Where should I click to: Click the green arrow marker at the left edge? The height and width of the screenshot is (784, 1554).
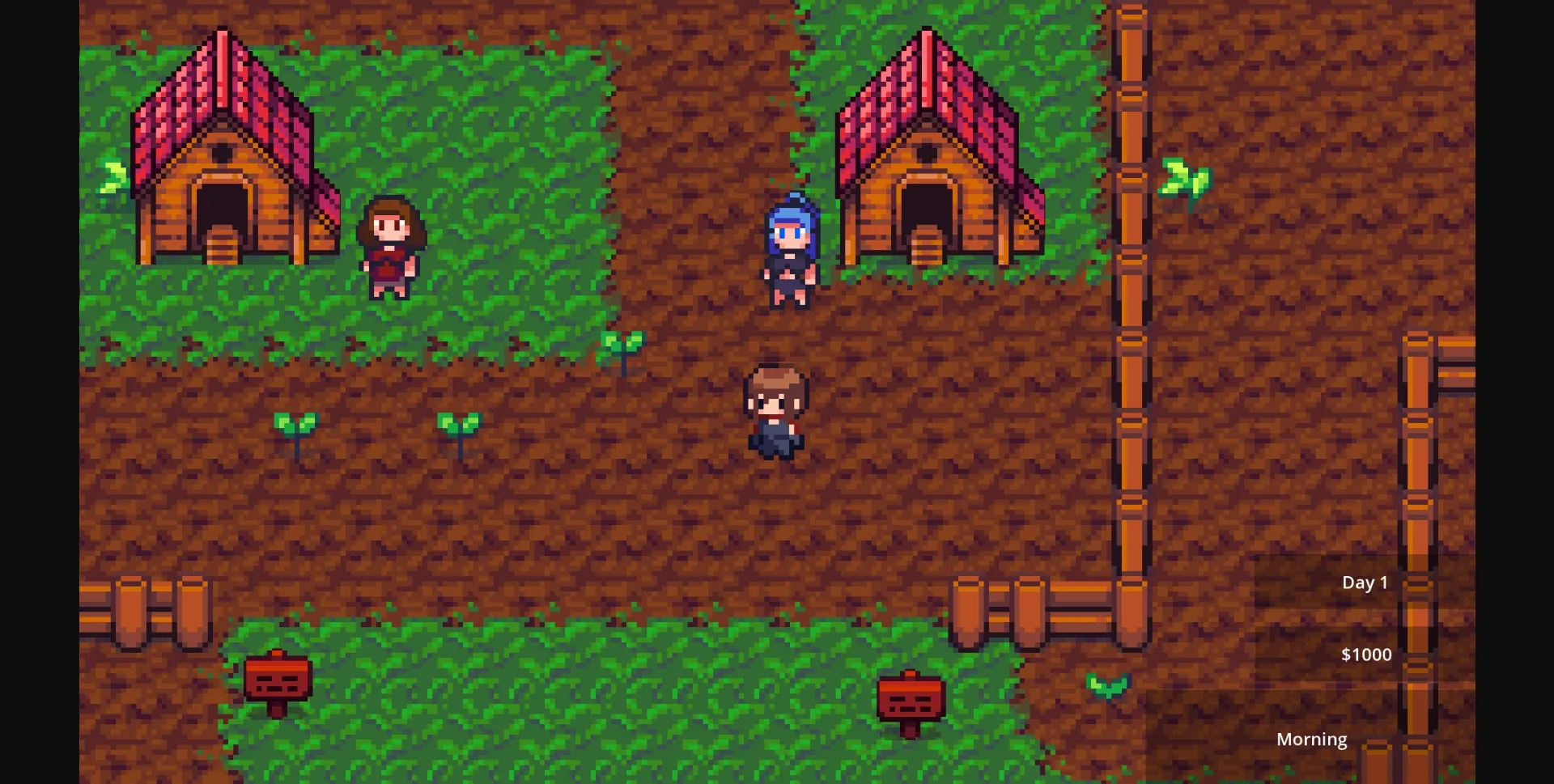click(109, 178)
